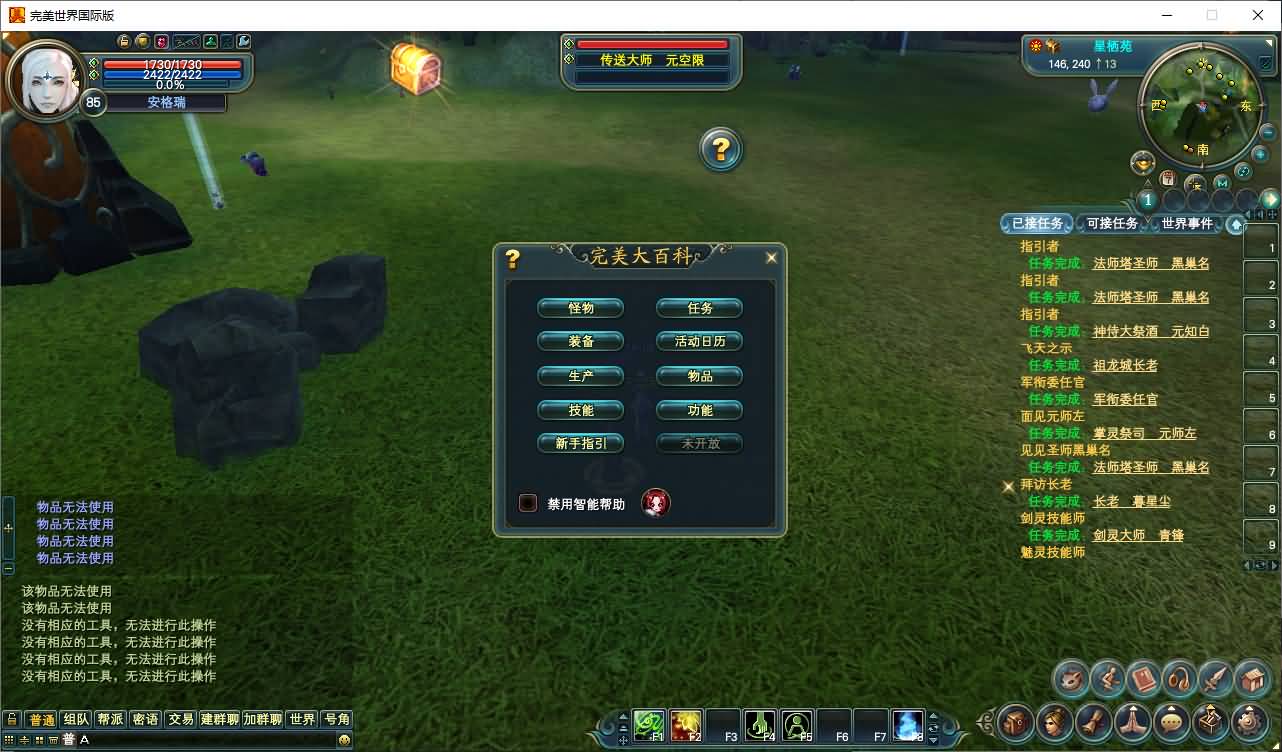Open the backpack inventory icon
This screenshot has width=1282, height=752.
pyautogui.click(x=1252, y=680)
